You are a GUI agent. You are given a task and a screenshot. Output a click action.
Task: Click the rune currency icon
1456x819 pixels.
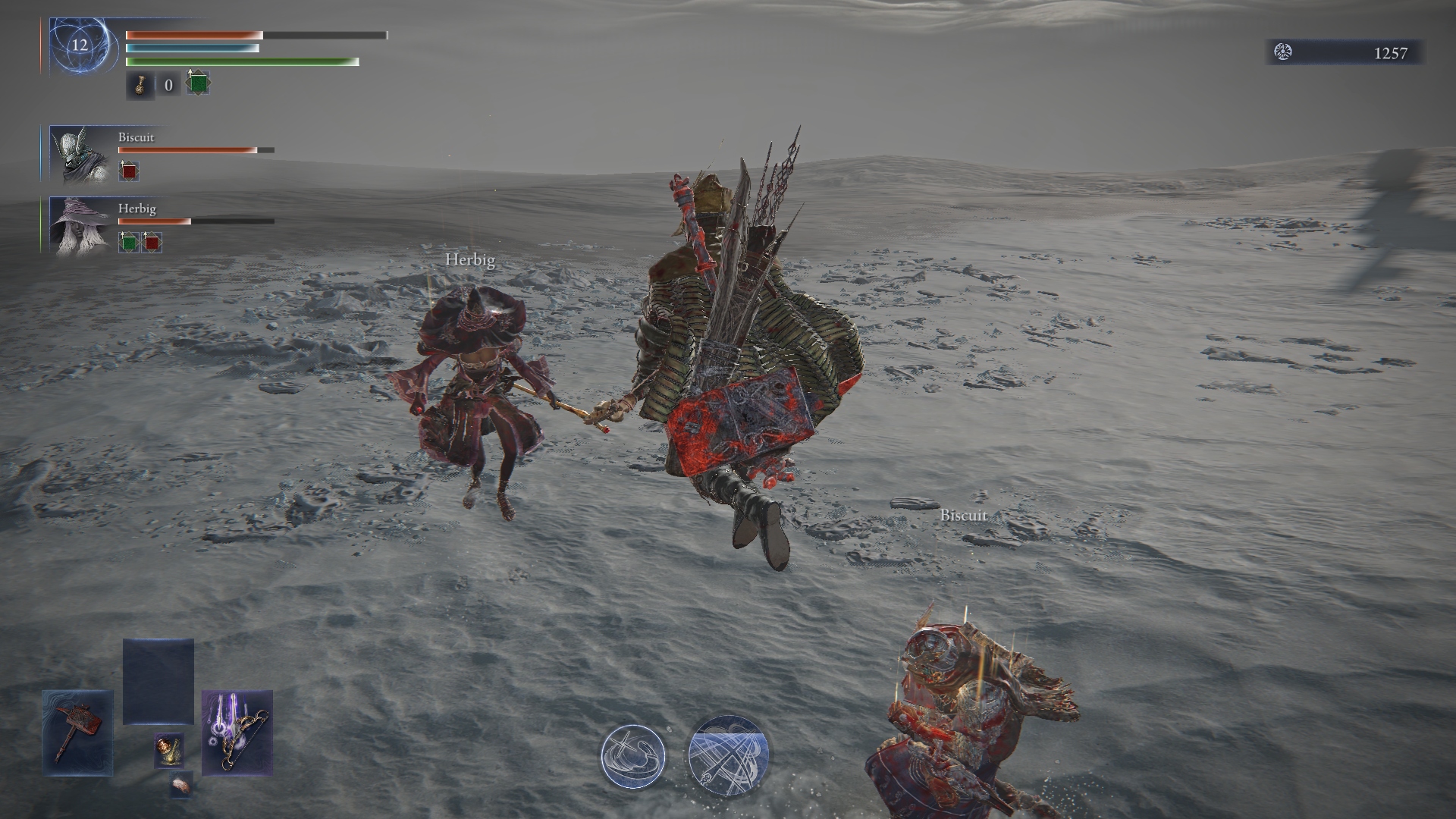pyautogui.click(x=1283, y=52)
